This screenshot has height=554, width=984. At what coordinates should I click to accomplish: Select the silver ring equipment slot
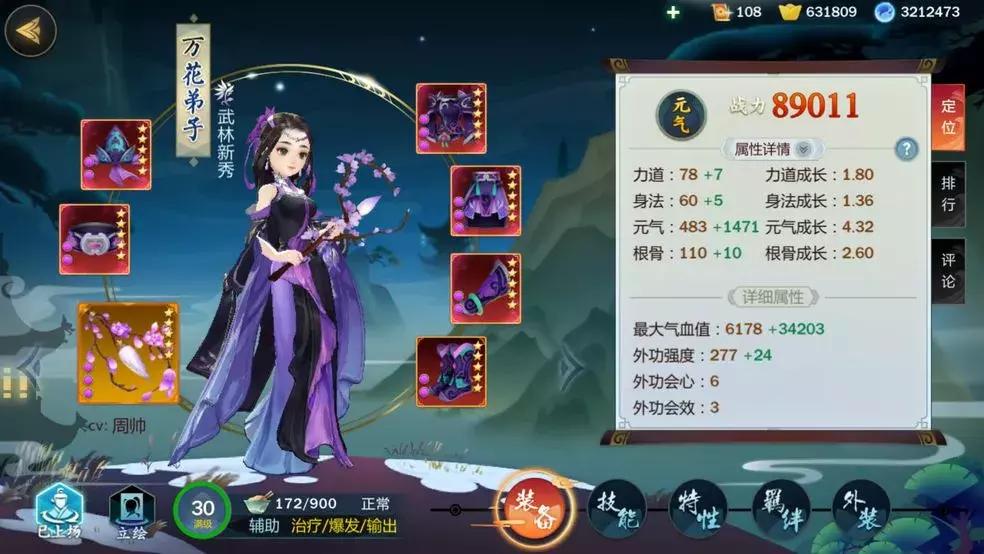[x=94, y=239]
